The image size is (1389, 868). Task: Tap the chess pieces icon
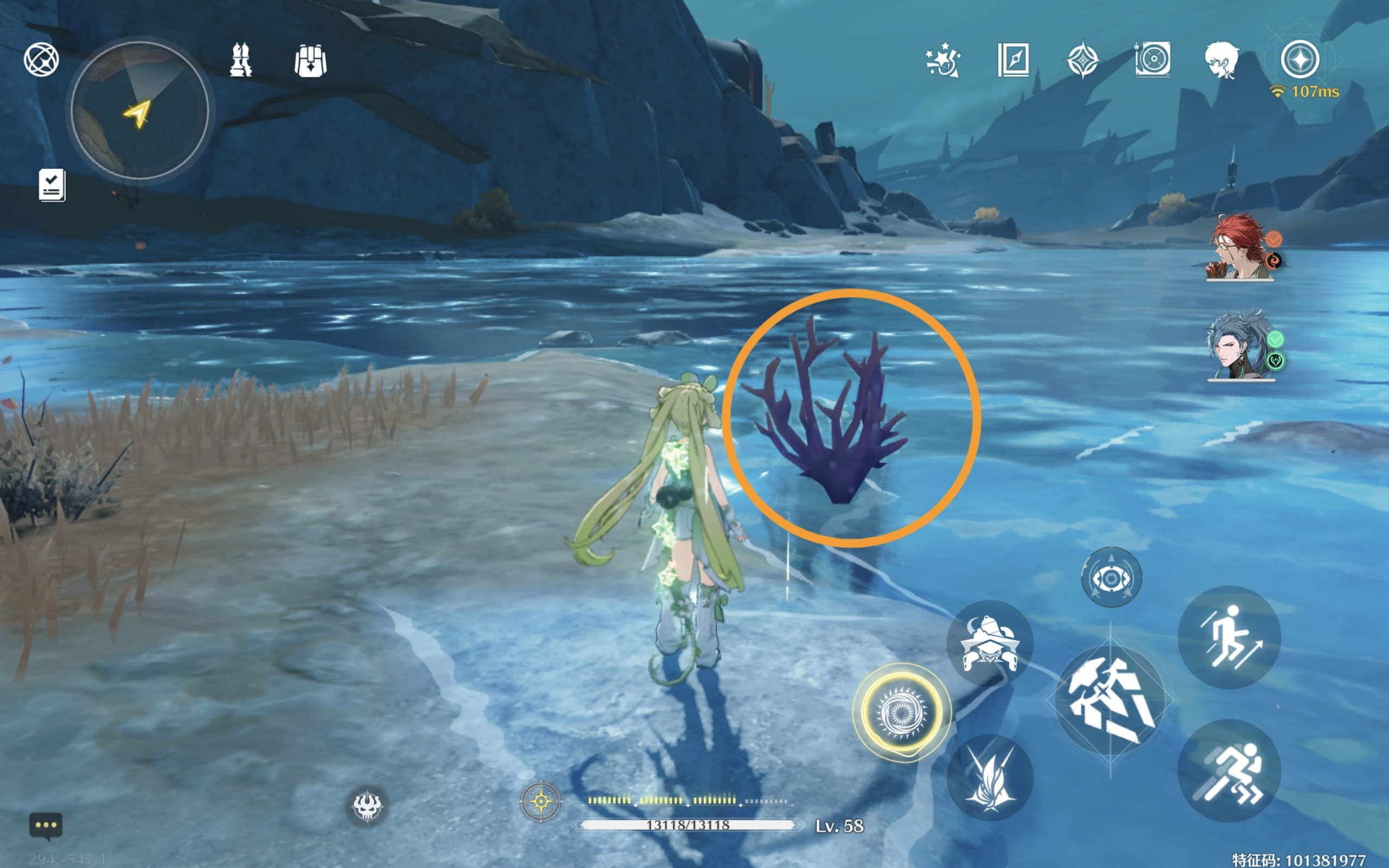[240, 60]
